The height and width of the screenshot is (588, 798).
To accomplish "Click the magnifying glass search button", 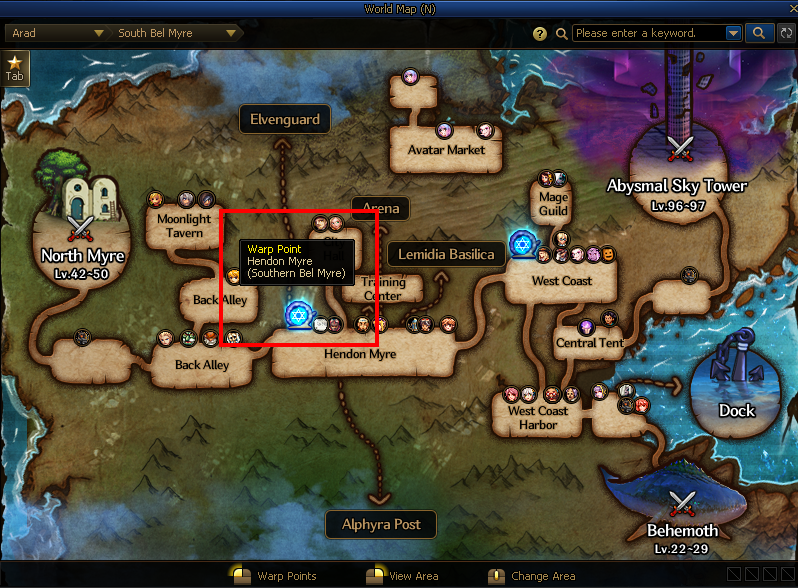I will [759, 33].
